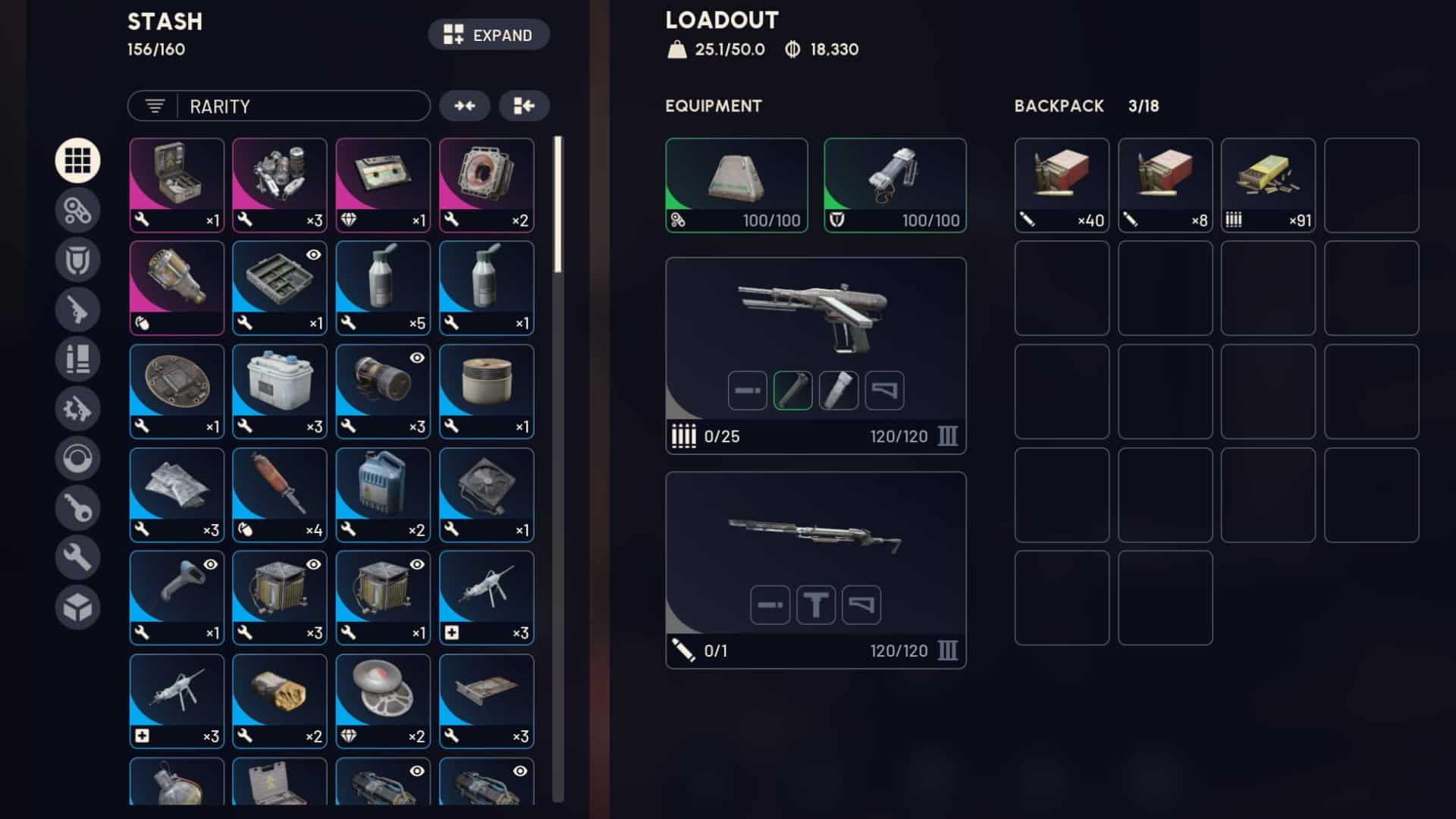Open the pistol weapons category in sidebar

click(78, 309)
